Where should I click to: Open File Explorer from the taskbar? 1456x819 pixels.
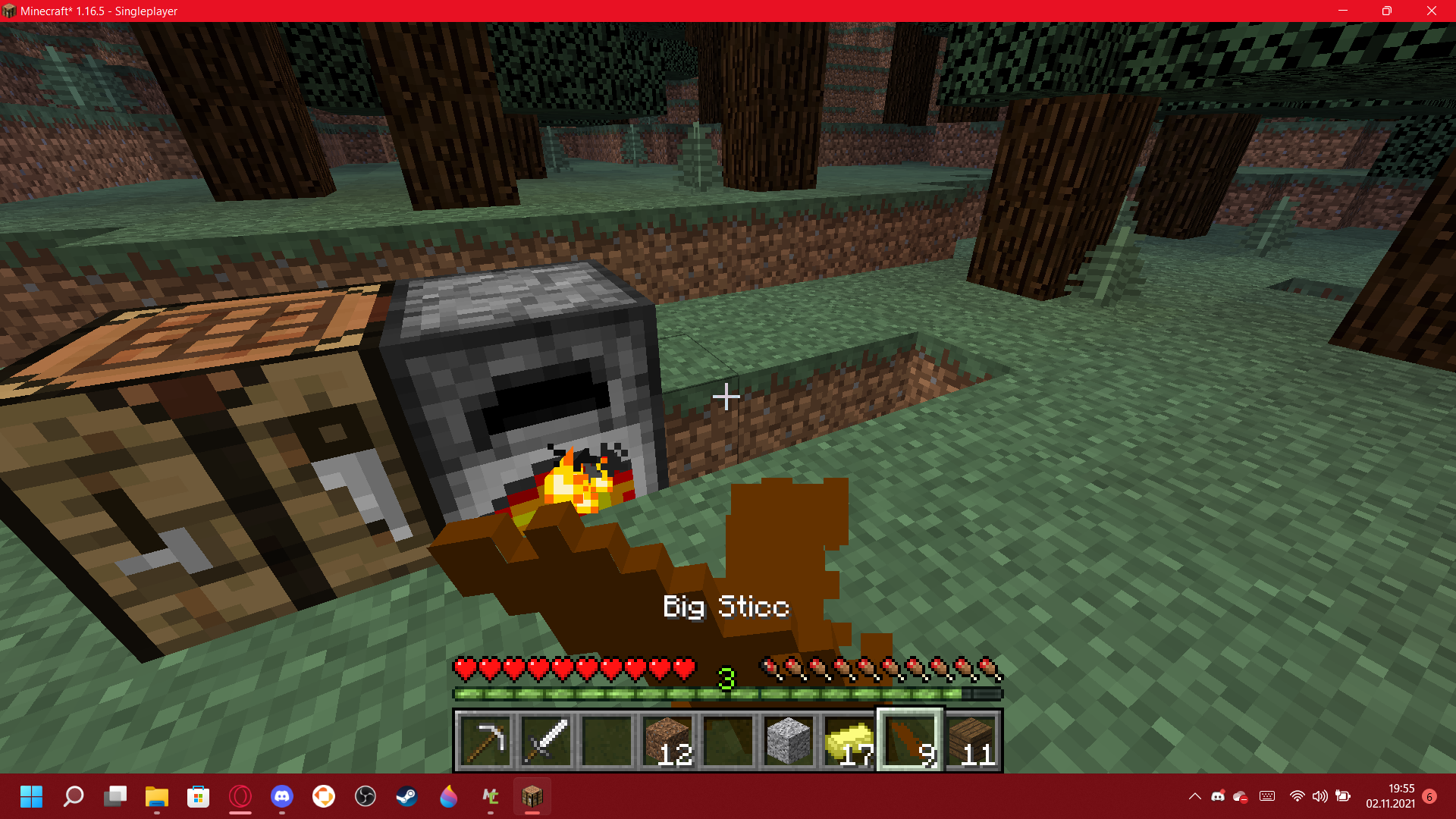click(x=156, y=796)
